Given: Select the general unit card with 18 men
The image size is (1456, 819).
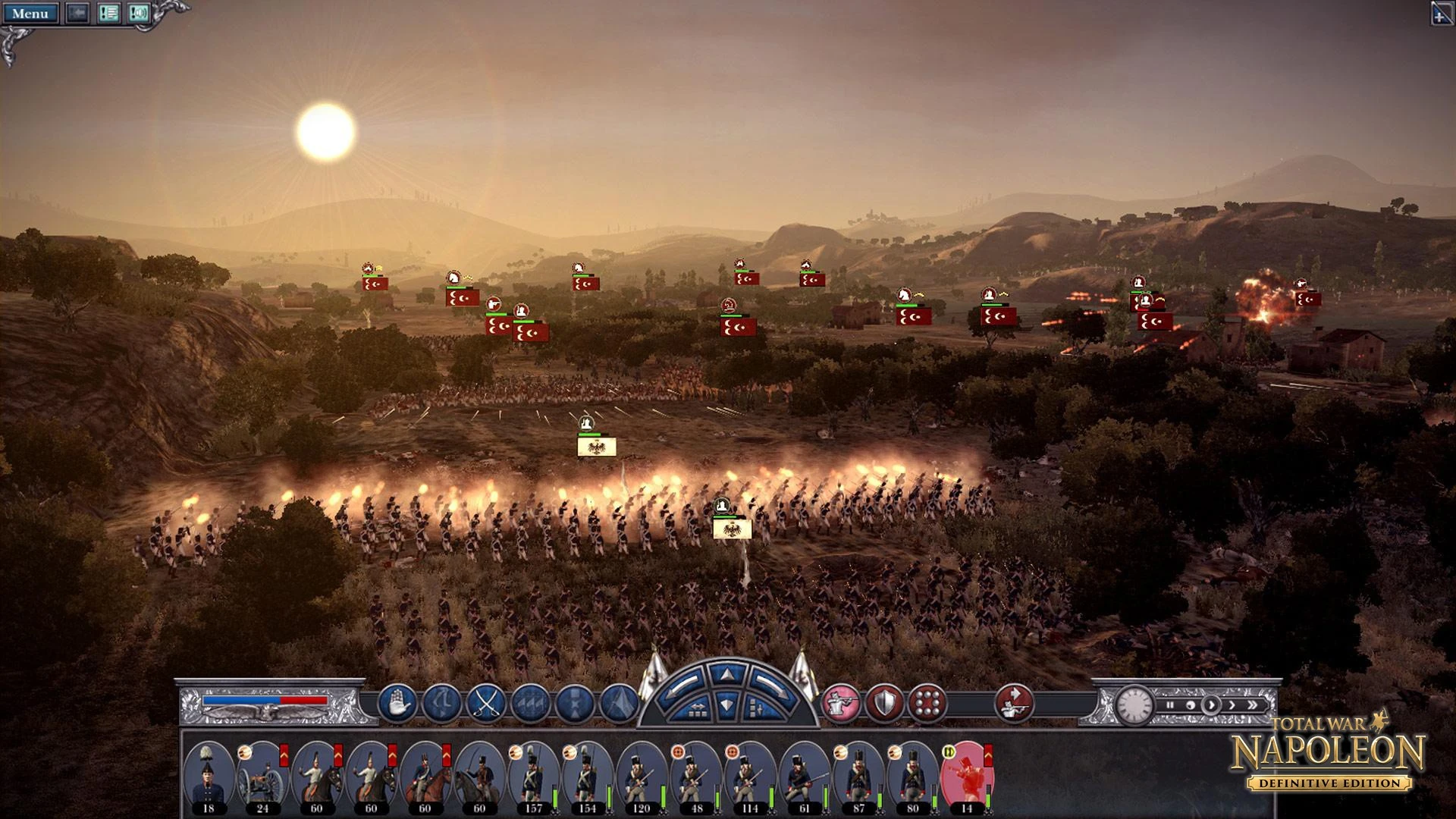Looking at the screenshot, I should click(209, 775).
